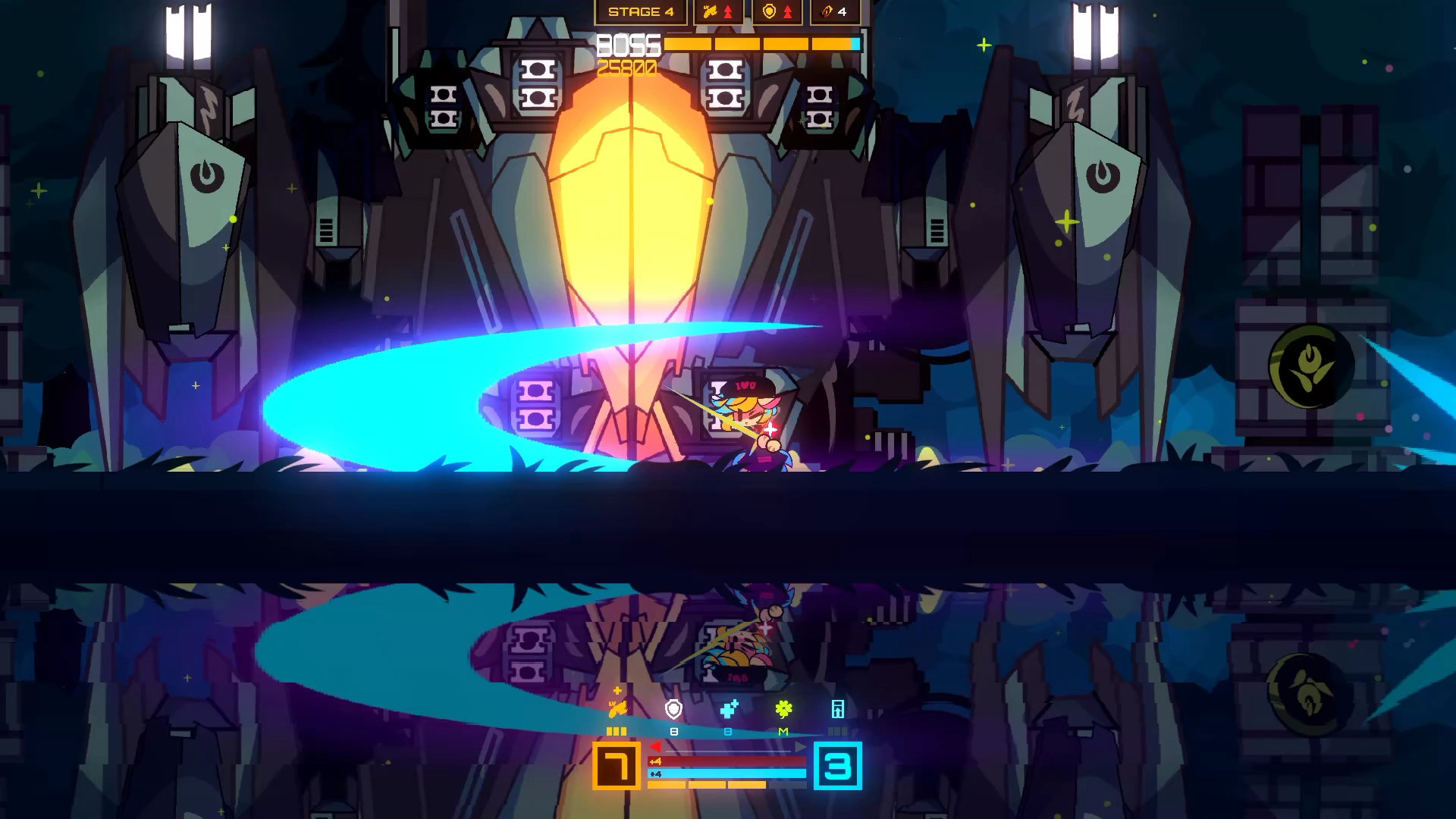Toggle the red arrow beside the shield boost
Screen dimensions: 1456x819
tap(788, 11)
